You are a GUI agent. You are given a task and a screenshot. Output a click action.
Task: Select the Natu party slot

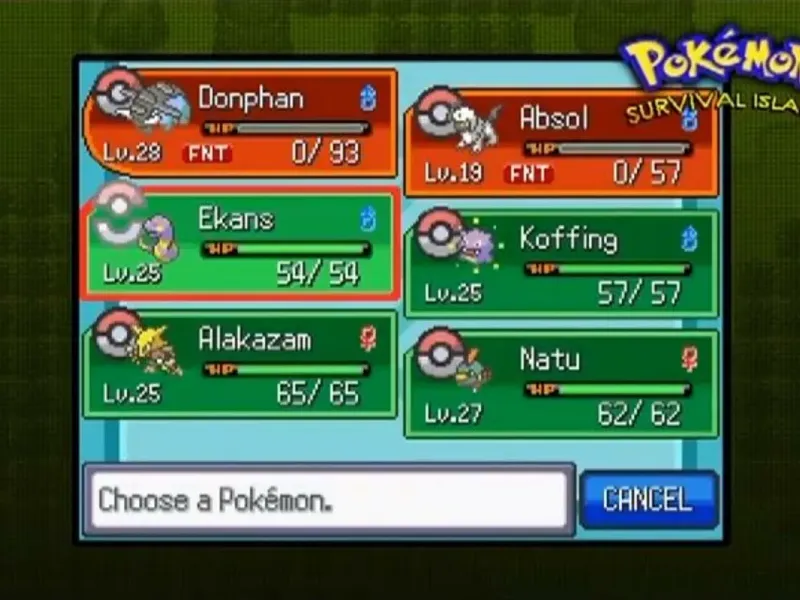coord(561,384)
